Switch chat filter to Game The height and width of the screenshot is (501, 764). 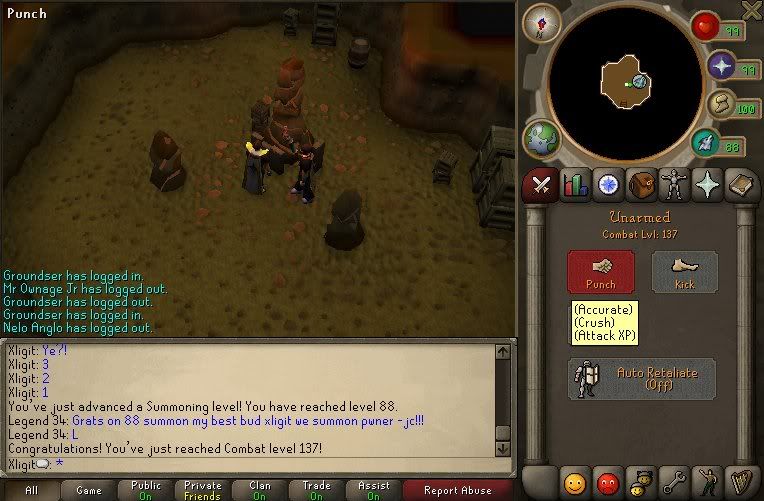point(89,491)
